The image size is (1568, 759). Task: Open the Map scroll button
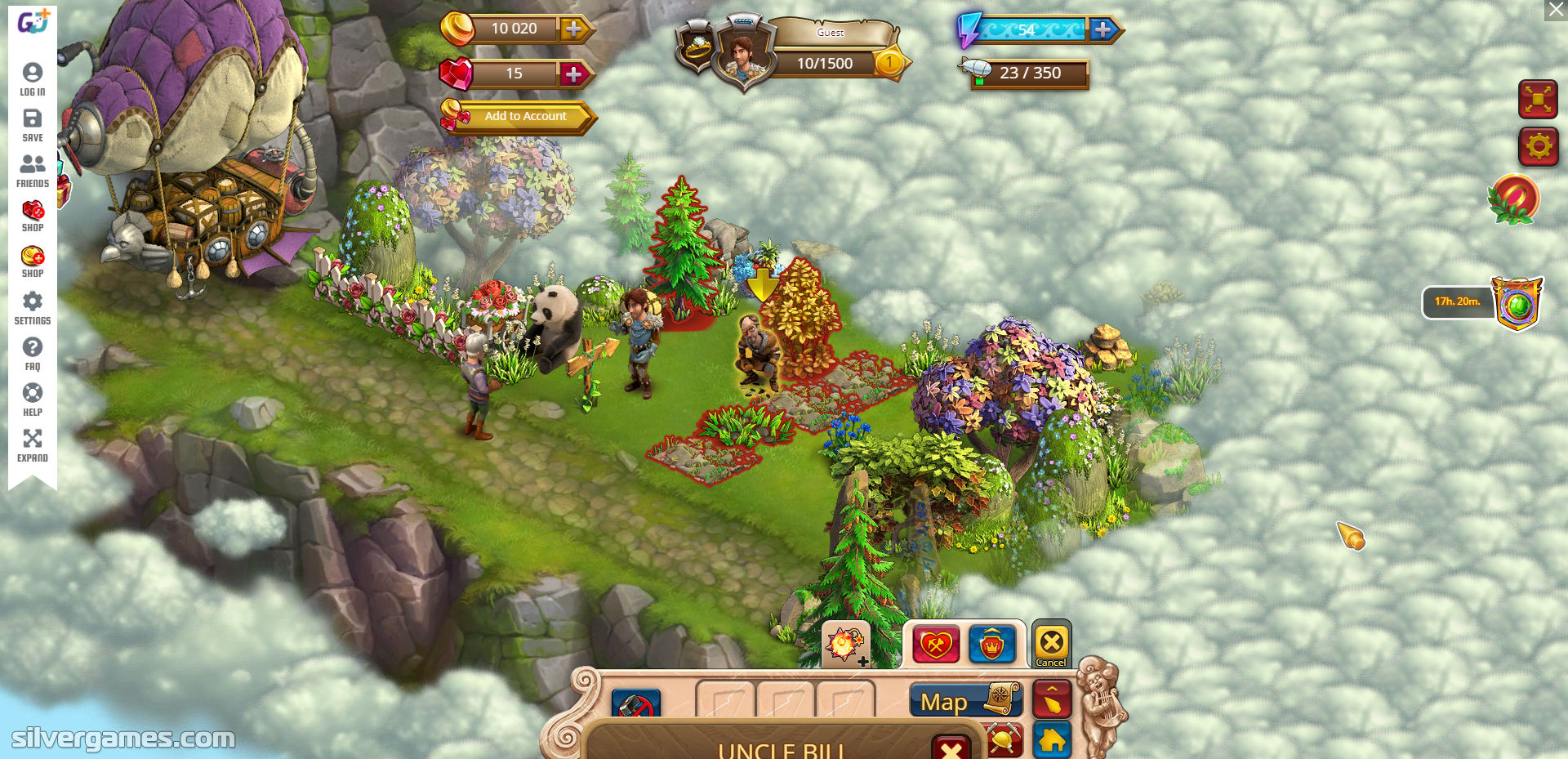point(964,700)
